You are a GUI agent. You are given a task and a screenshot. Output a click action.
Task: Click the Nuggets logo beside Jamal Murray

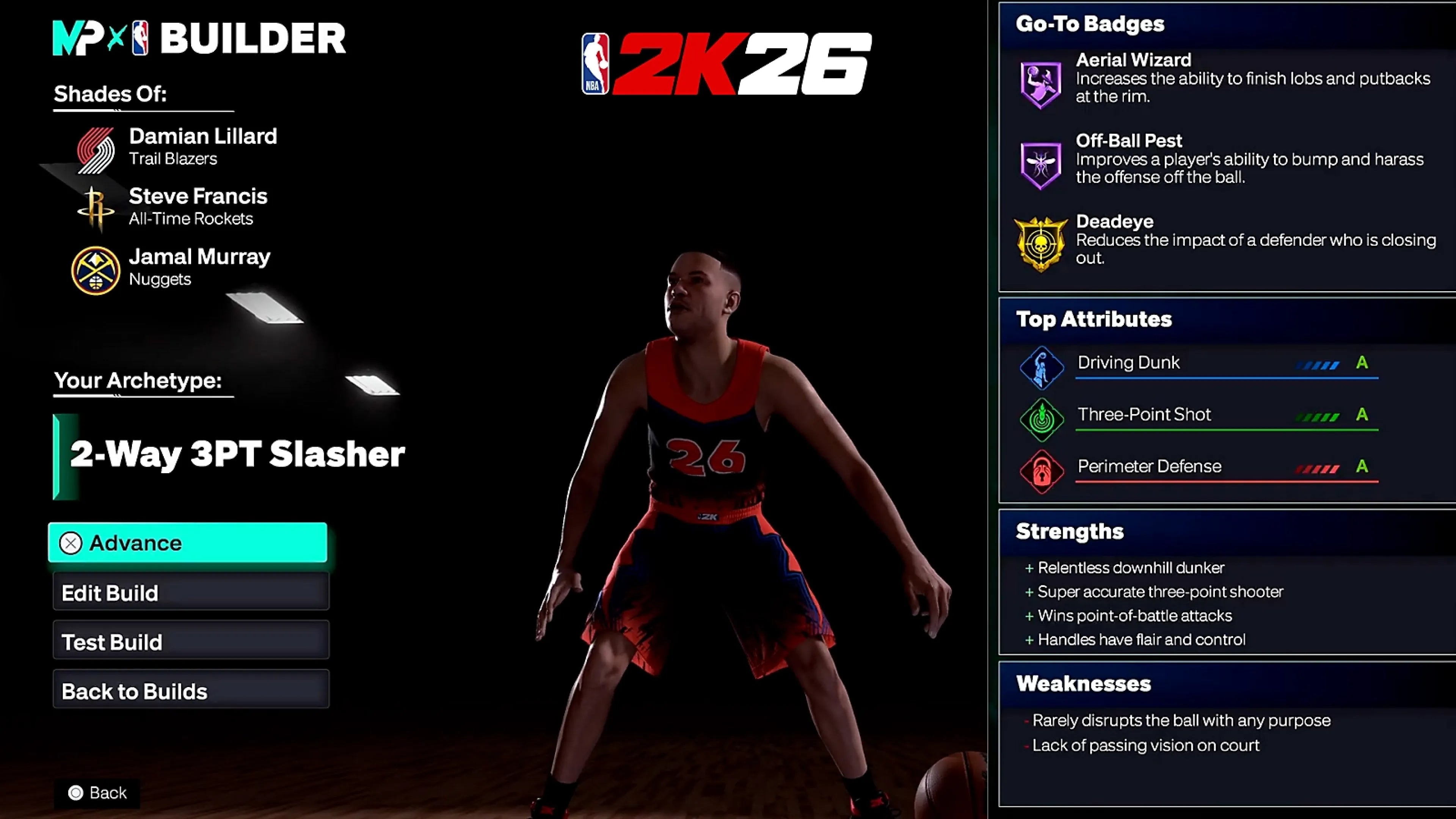click(96, 267)
